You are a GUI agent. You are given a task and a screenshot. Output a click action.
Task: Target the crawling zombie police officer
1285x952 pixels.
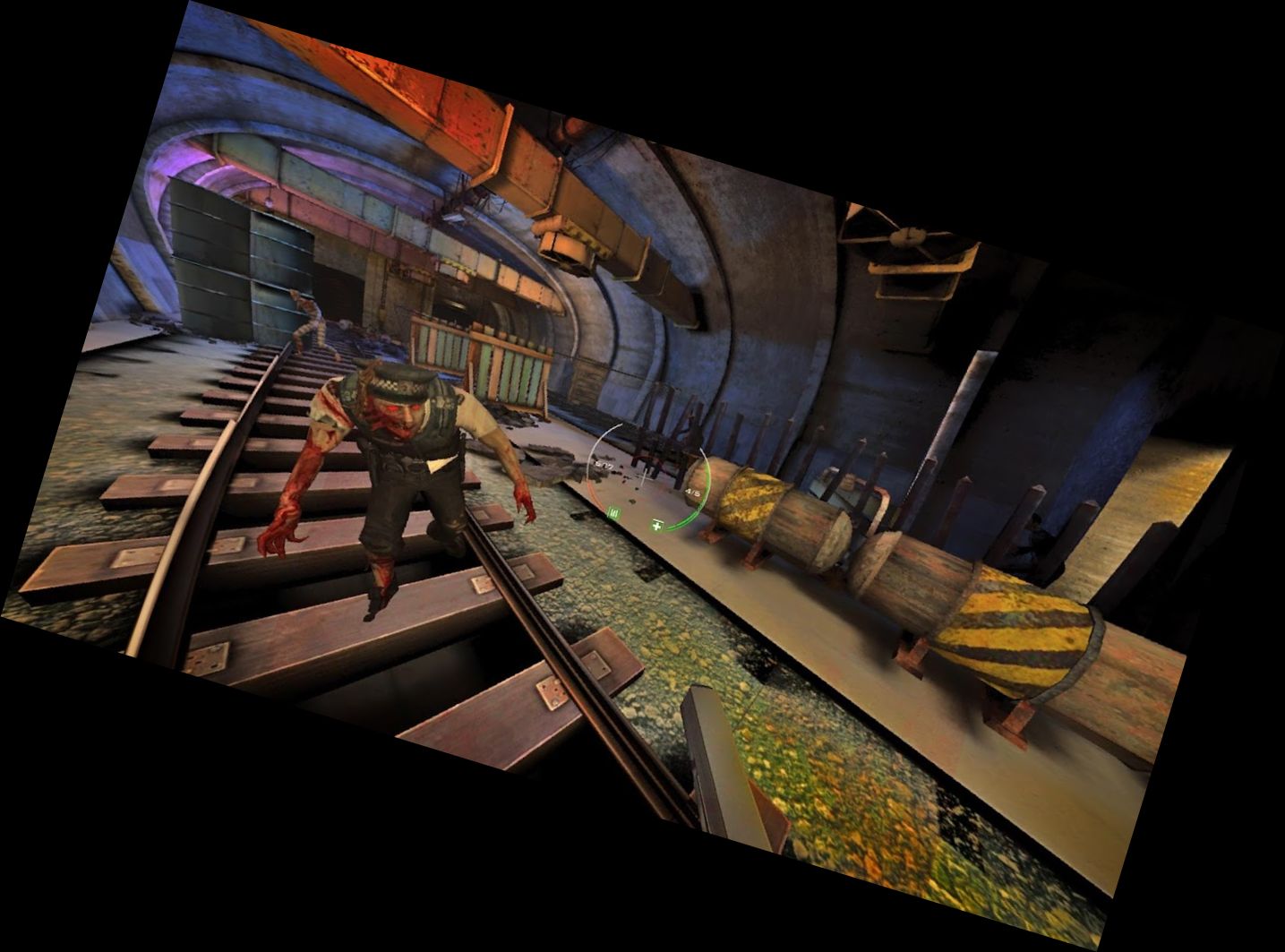(394, 466)
